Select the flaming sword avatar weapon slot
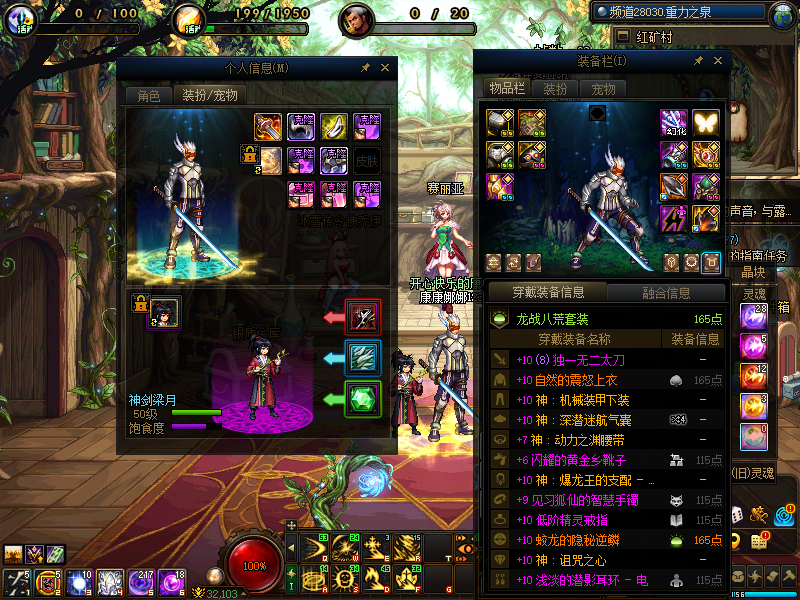This screenshot has width=800, height=600. click(269, 127)
